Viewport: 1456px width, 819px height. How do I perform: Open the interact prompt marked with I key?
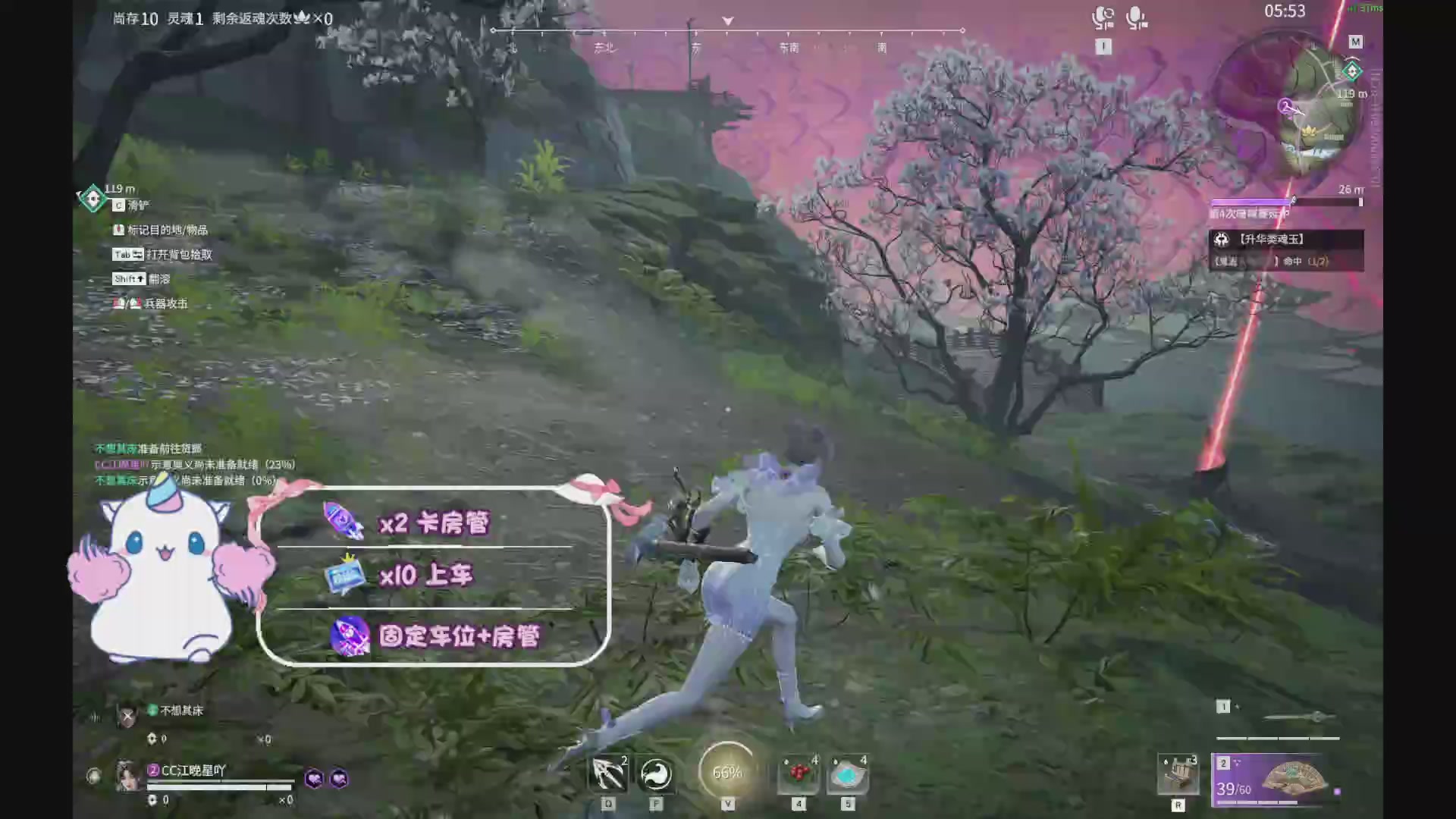[1103, 45]
